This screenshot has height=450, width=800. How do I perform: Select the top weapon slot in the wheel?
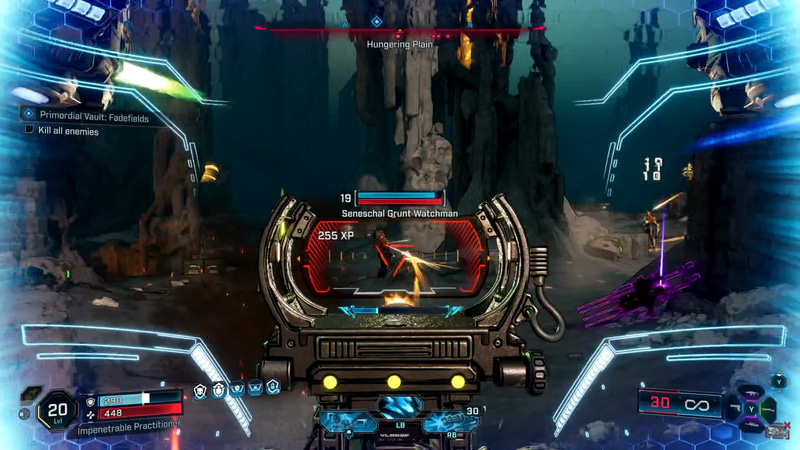(x=753, y=392)
